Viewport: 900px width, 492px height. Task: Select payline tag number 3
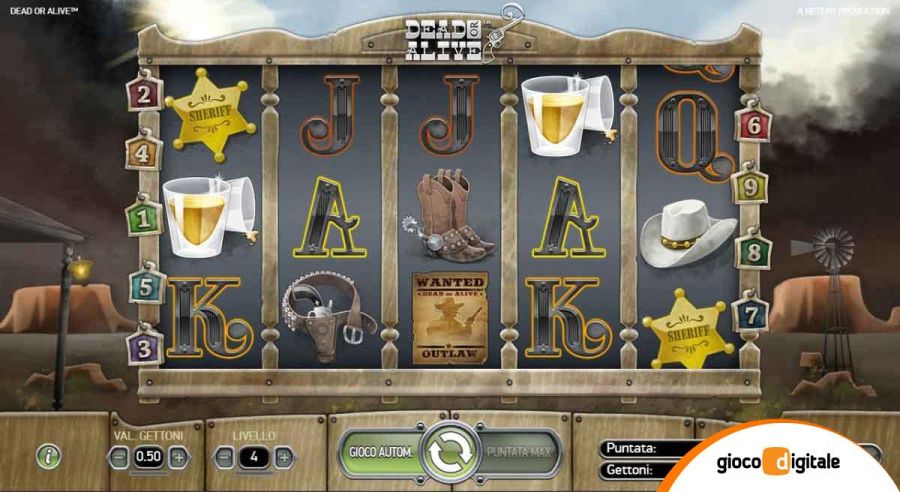click(x=145, y=348)
